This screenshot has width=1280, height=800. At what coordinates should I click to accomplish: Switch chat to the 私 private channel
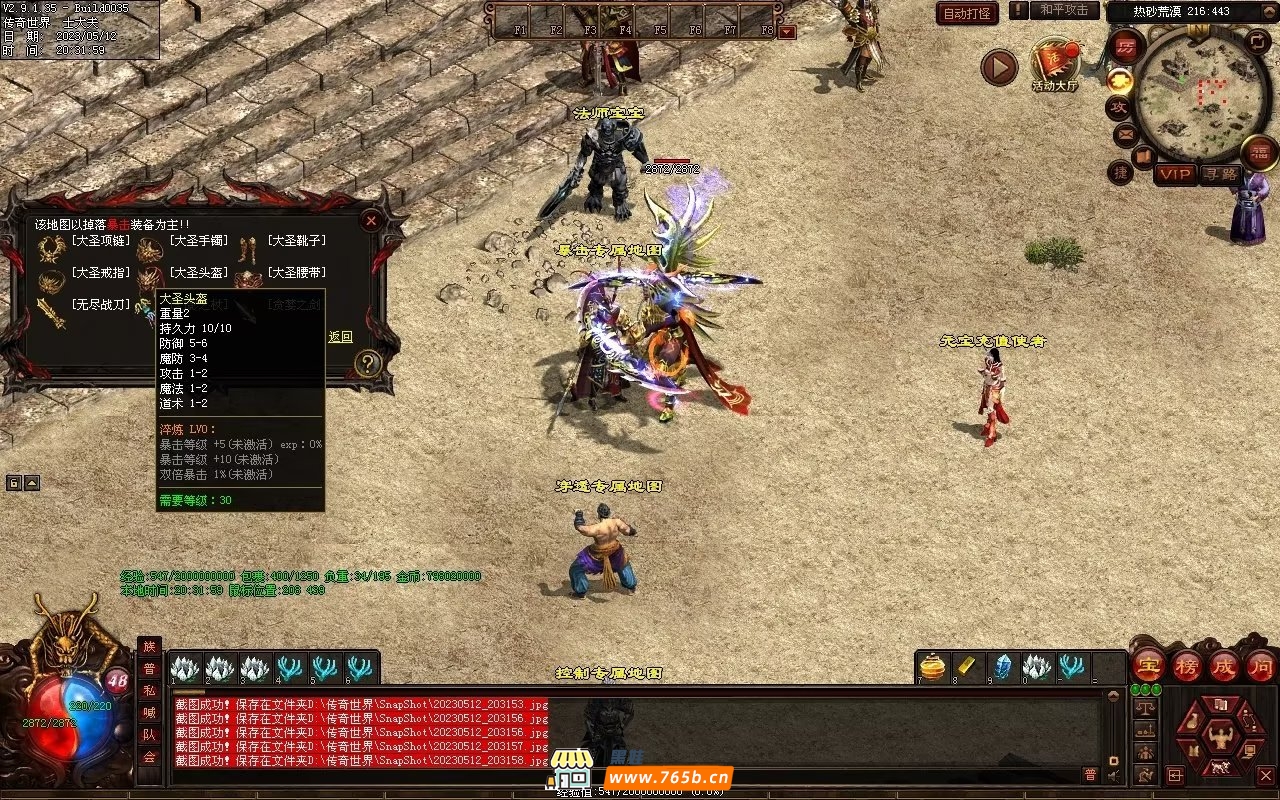tap(149, 691)
